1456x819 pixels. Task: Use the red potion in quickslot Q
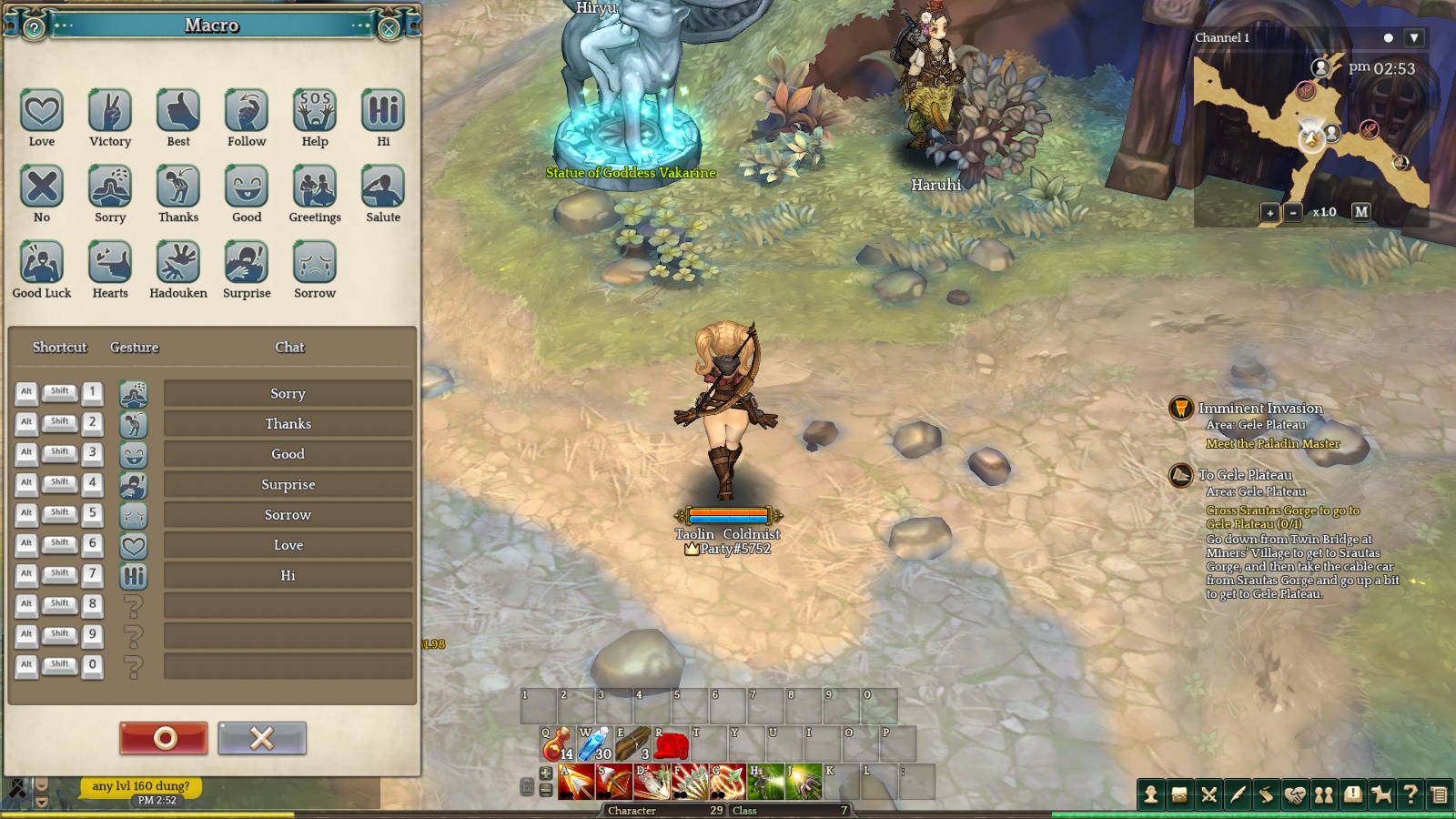tap(557, 744)
